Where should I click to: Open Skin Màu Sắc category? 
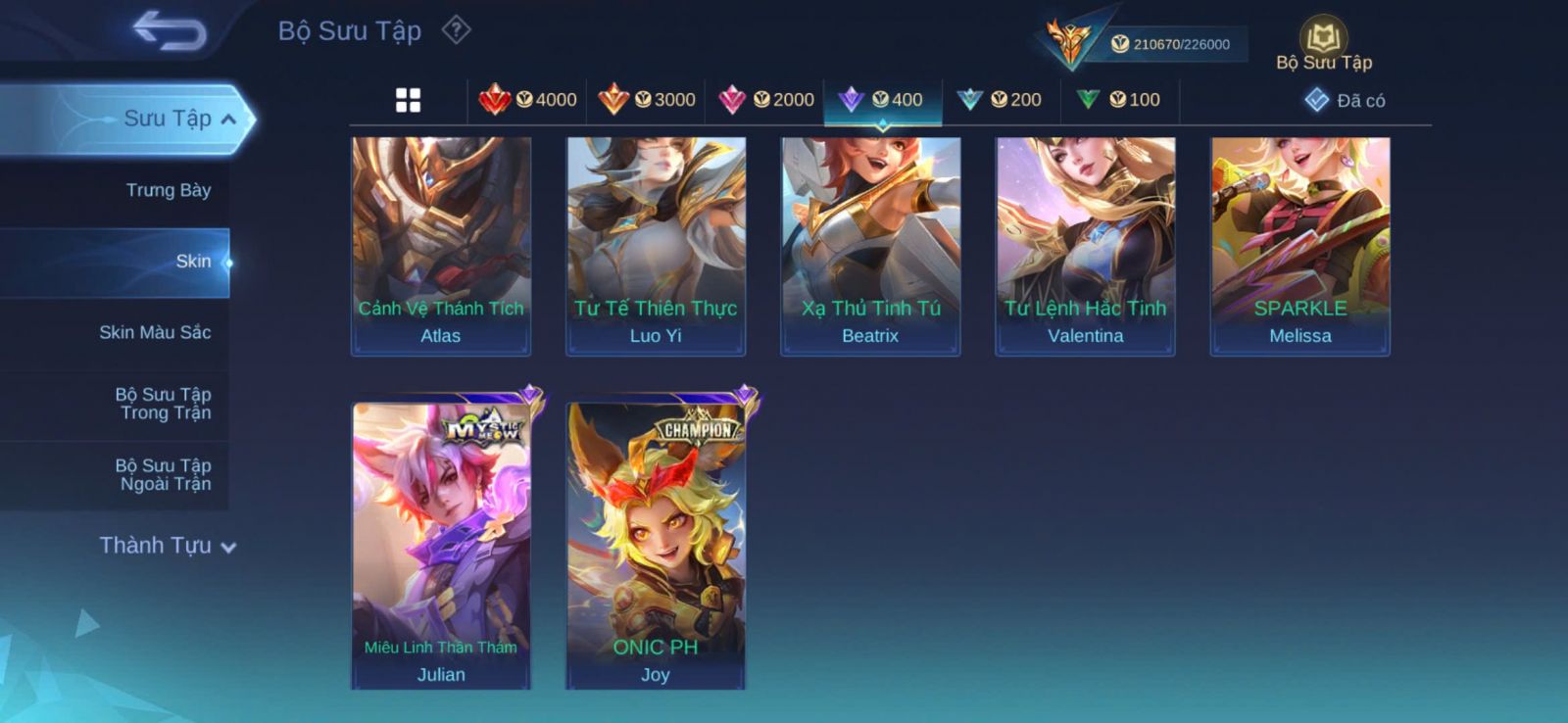155,332
